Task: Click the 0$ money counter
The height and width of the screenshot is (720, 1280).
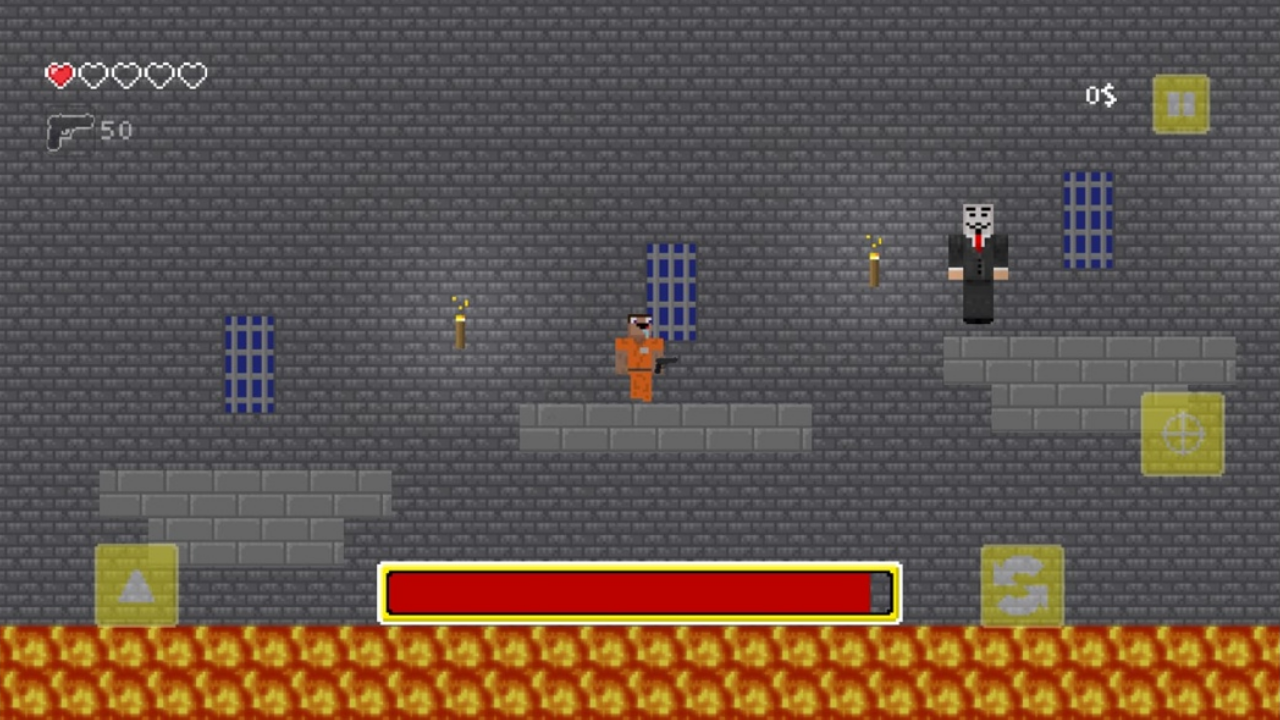Action: tap(1100, 95)
